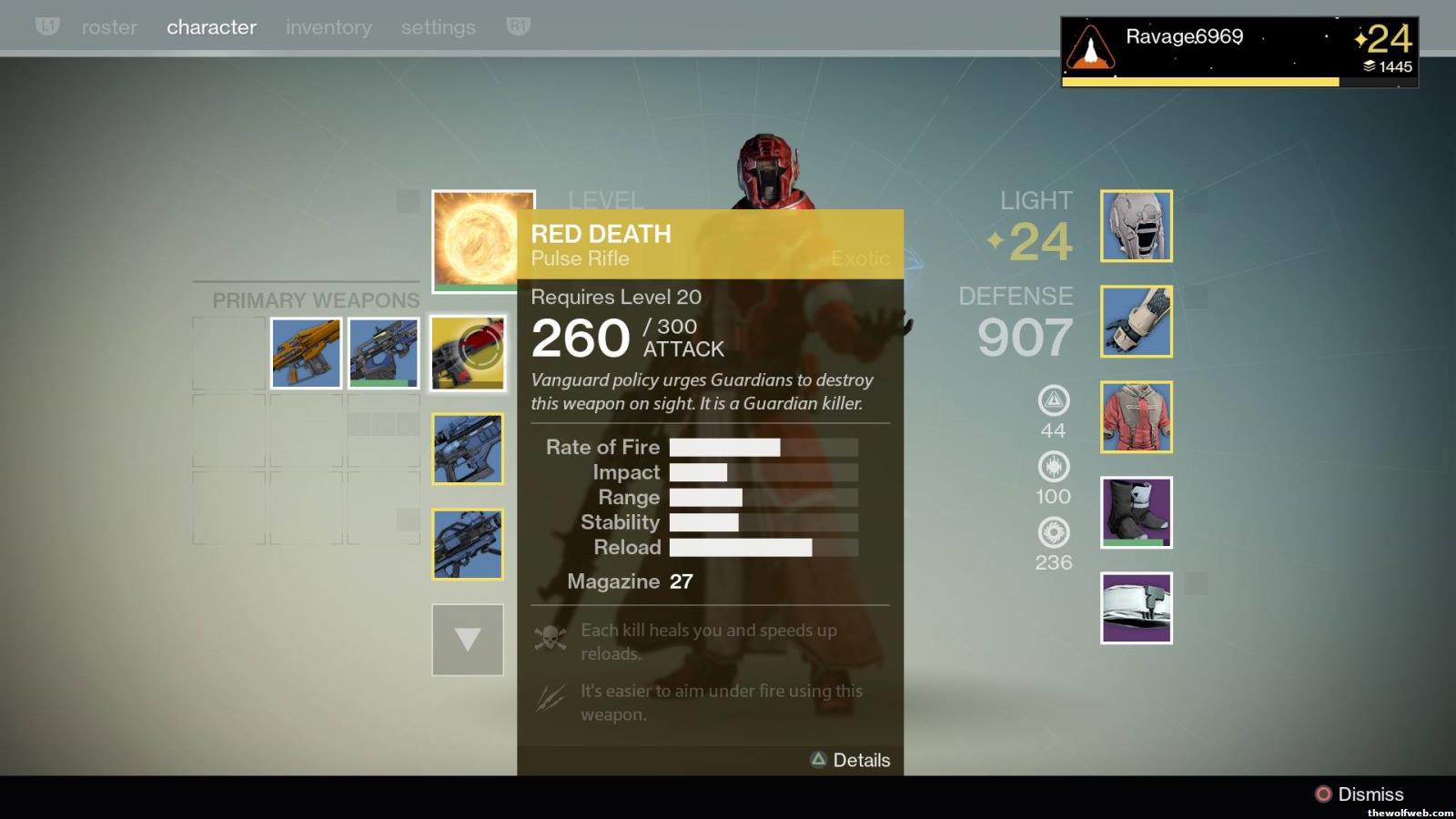
Task: Select the gauntlets armor slot
Action: pyautogui.click(x=1137, y=321)
